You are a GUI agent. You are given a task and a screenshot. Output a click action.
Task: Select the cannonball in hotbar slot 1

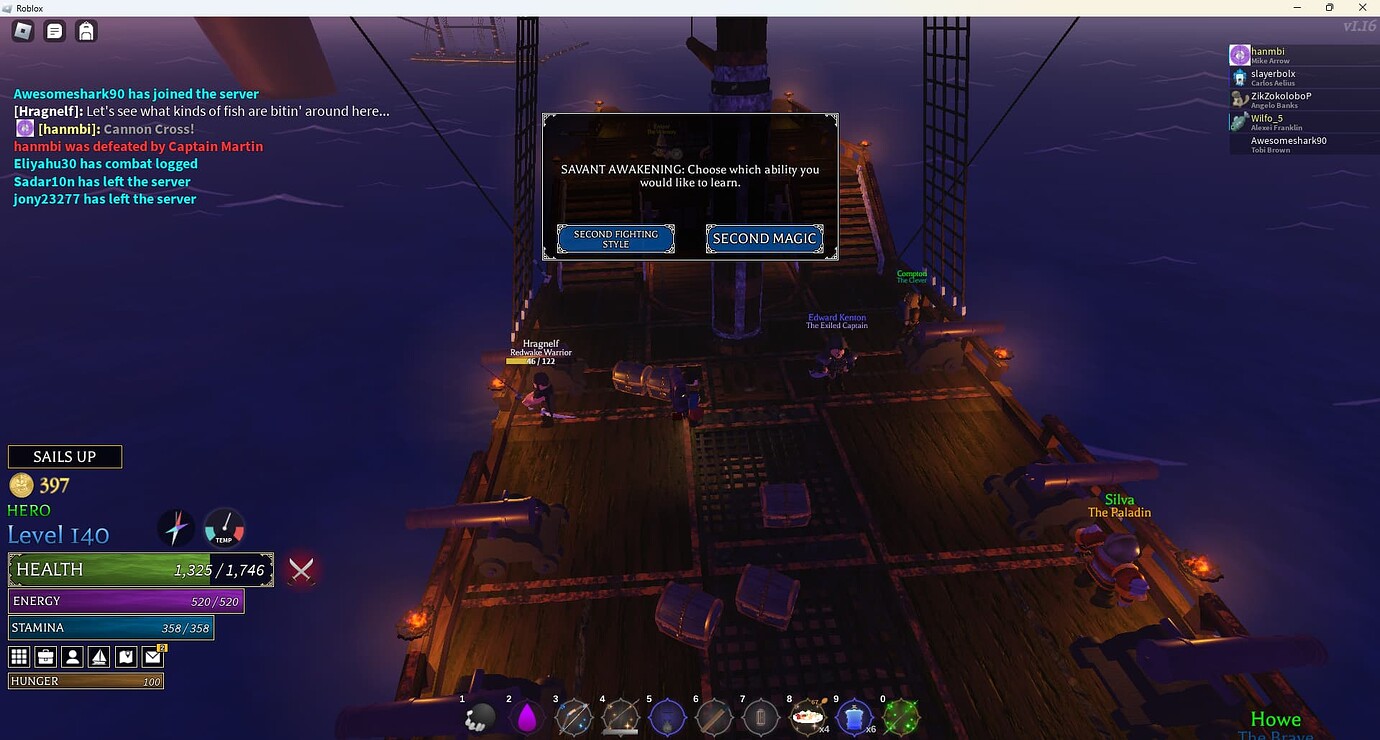click(x=482, y=716)
